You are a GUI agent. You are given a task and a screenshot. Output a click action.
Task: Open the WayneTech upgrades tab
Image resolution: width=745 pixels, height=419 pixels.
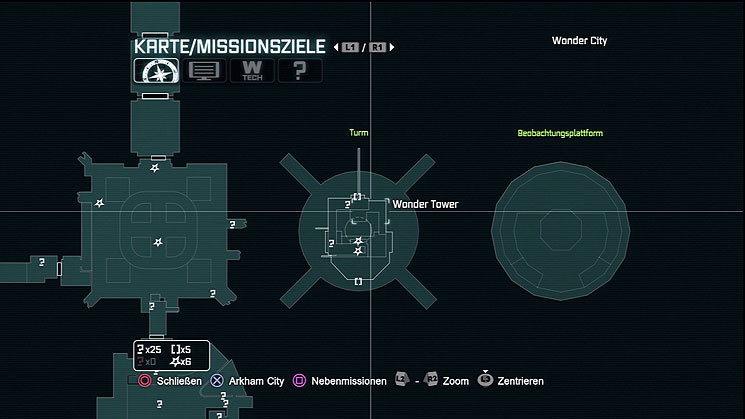tap(252, 72)
